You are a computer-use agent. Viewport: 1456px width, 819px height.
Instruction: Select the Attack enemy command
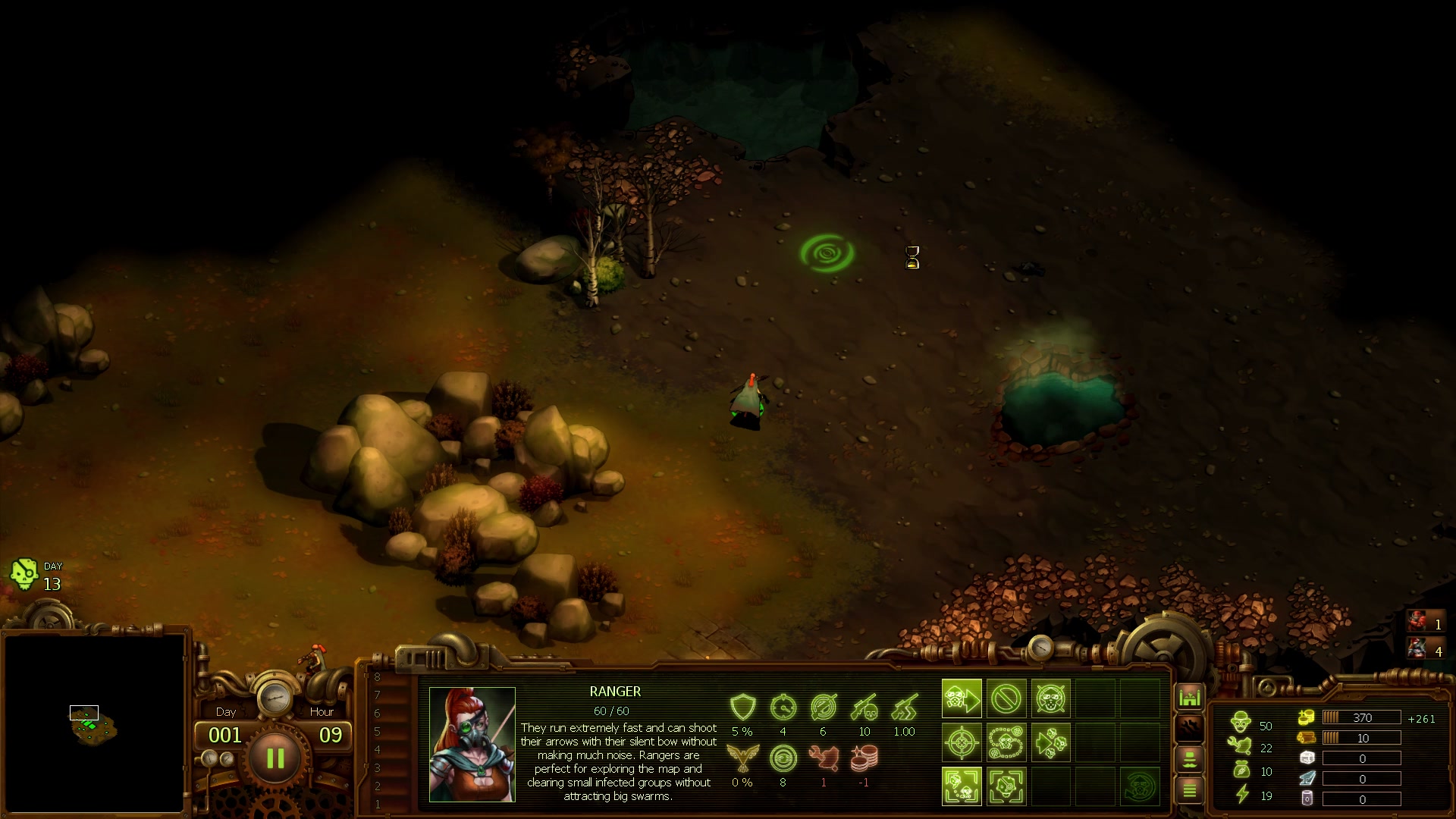tap(1050, 699)
